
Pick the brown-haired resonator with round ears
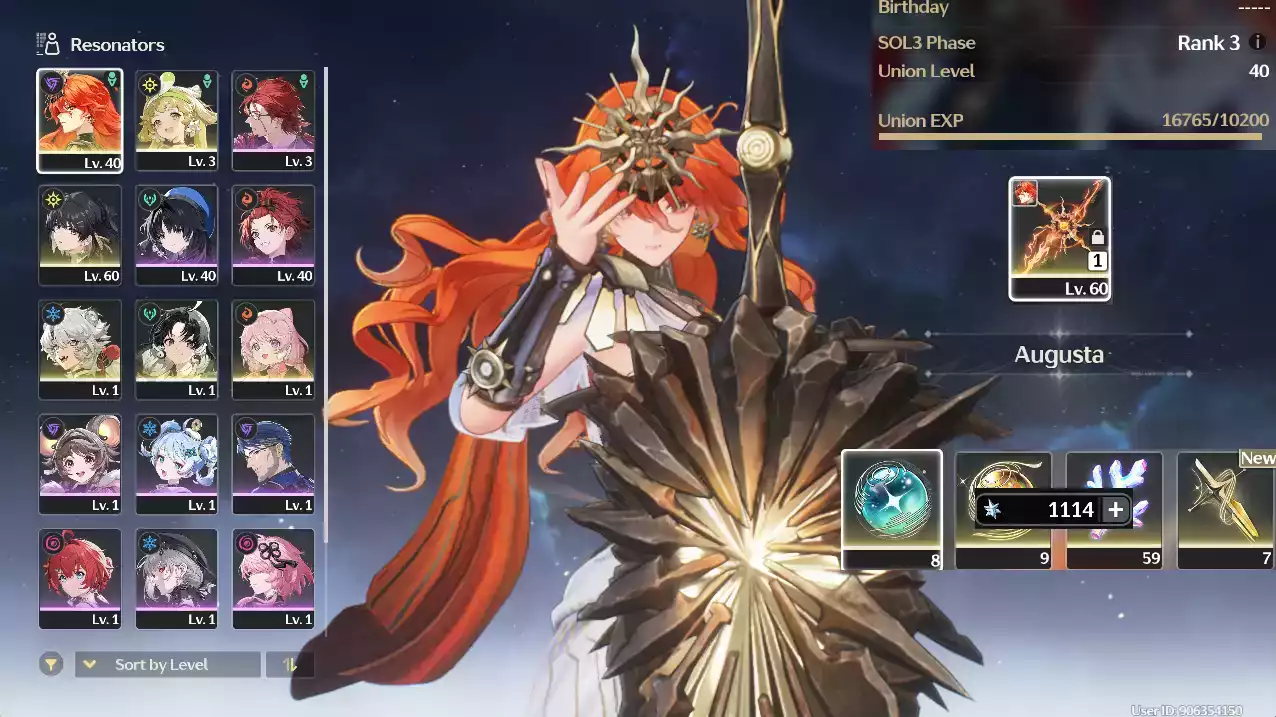click(x=80, y=463)
